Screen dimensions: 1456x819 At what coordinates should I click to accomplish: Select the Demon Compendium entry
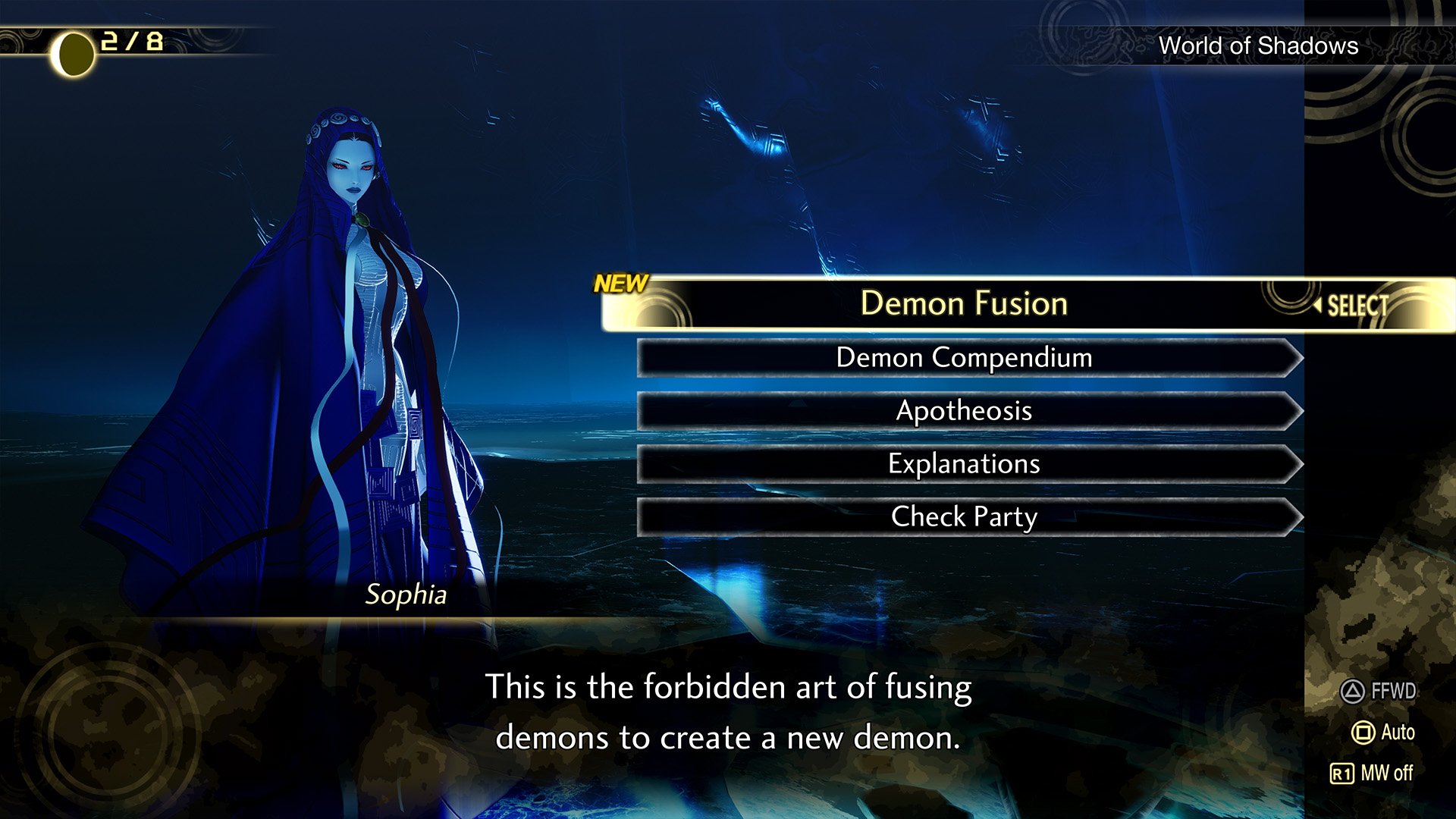[963, 358]
